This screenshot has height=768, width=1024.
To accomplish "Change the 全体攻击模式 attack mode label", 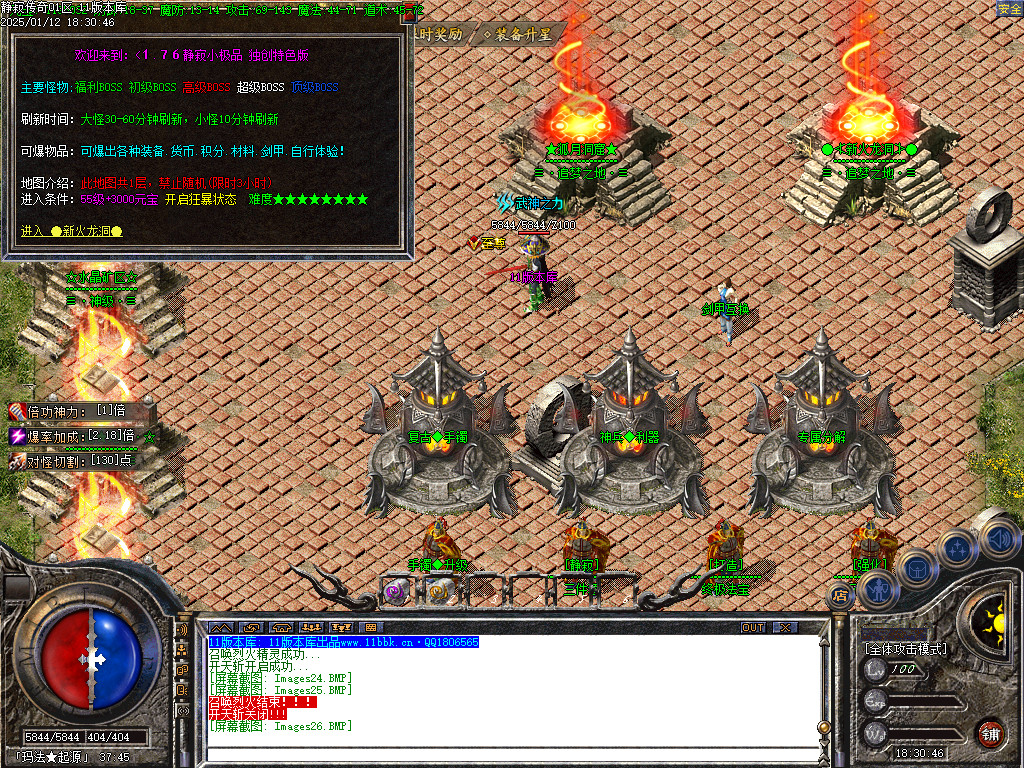I will tap(905, 649).
